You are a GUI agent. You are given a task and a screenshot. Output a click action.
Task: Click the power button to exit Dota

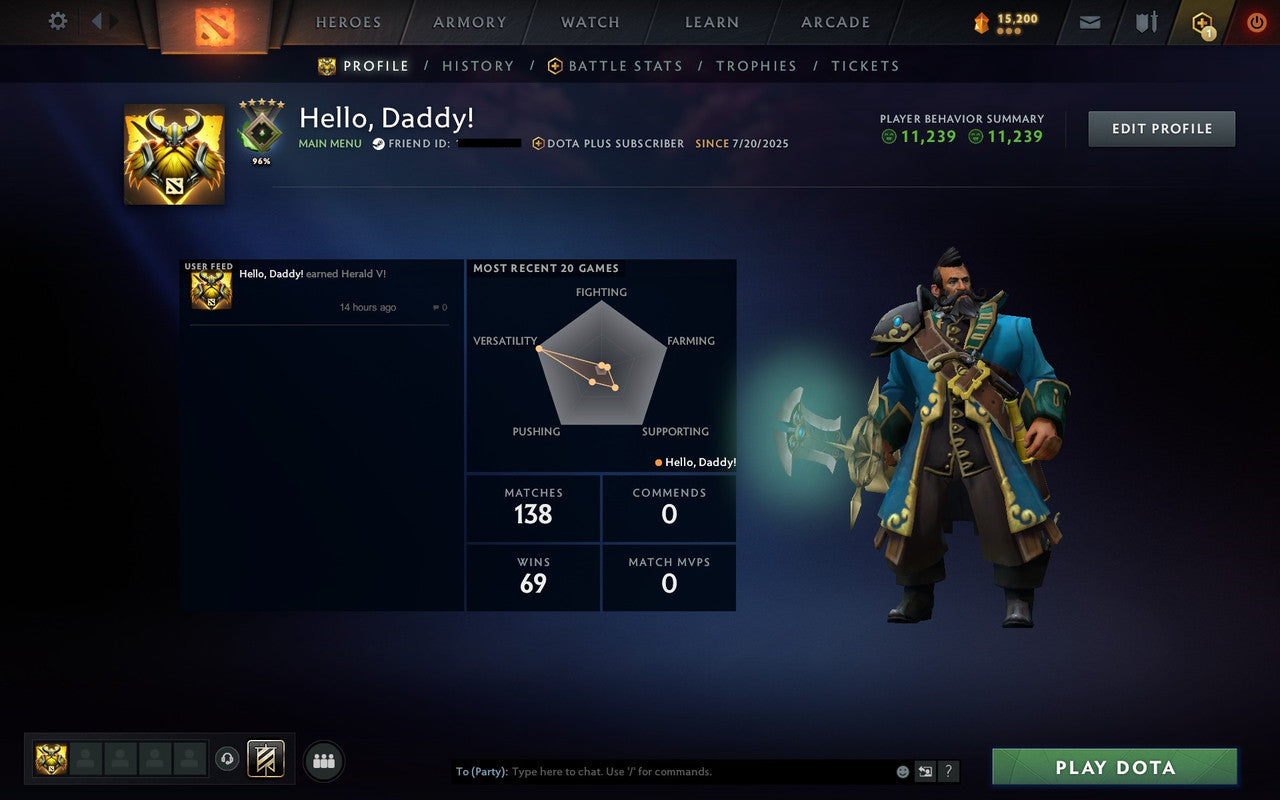(x=1256, y=22)
